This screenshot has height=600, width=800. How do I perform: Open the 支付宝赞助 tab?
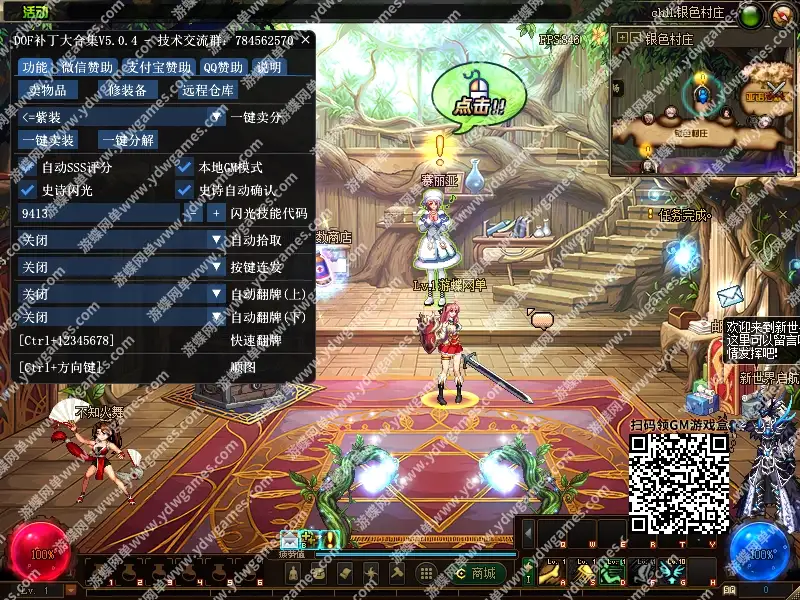[x=158, y=67]
